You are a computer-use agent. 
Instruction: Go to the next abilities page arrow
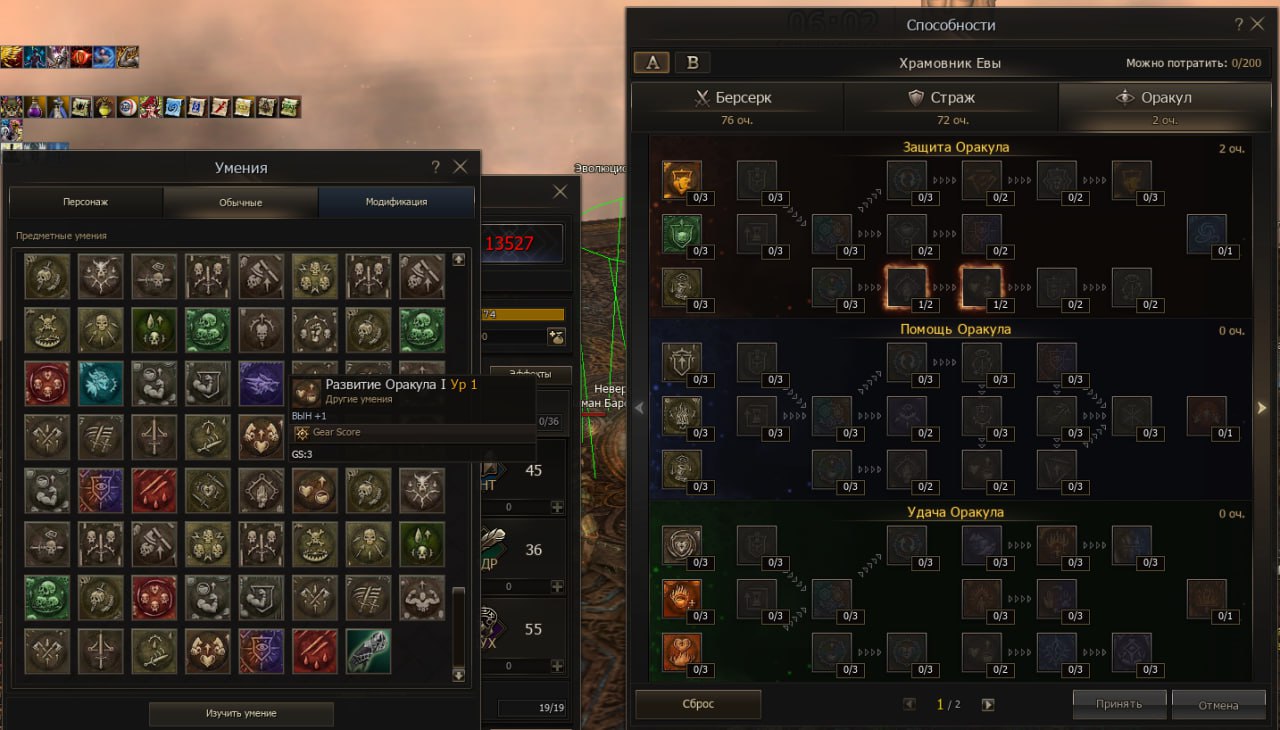click(x=988, y=704)
